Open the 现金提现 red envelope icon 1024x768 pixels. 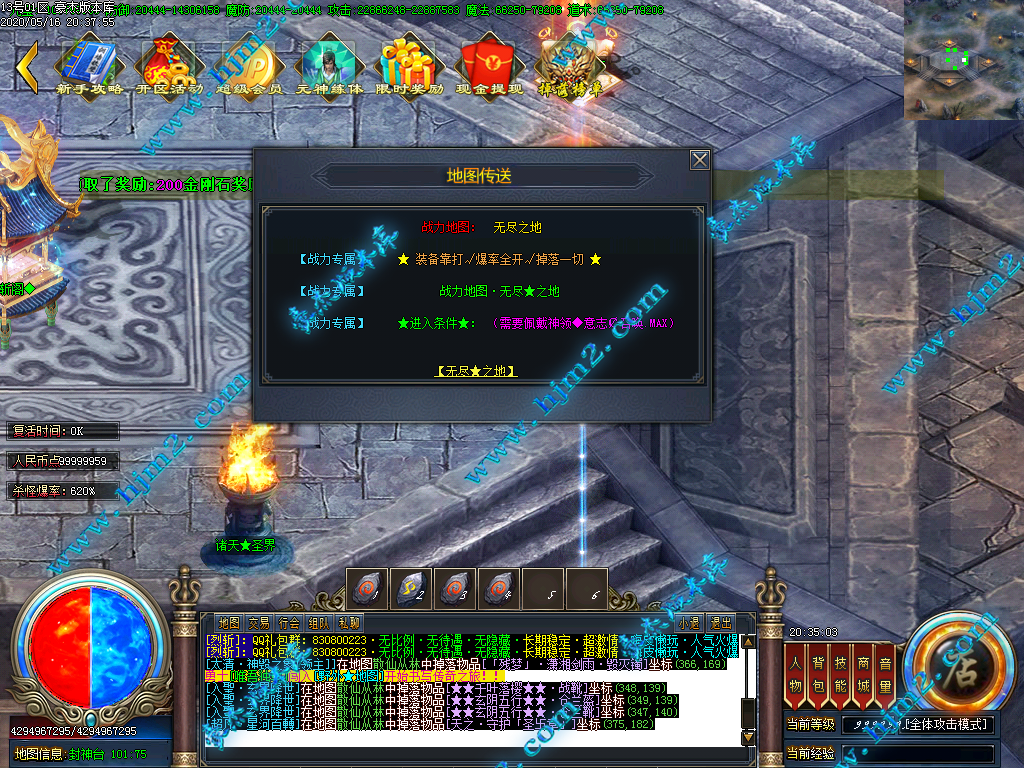(489, 65)
